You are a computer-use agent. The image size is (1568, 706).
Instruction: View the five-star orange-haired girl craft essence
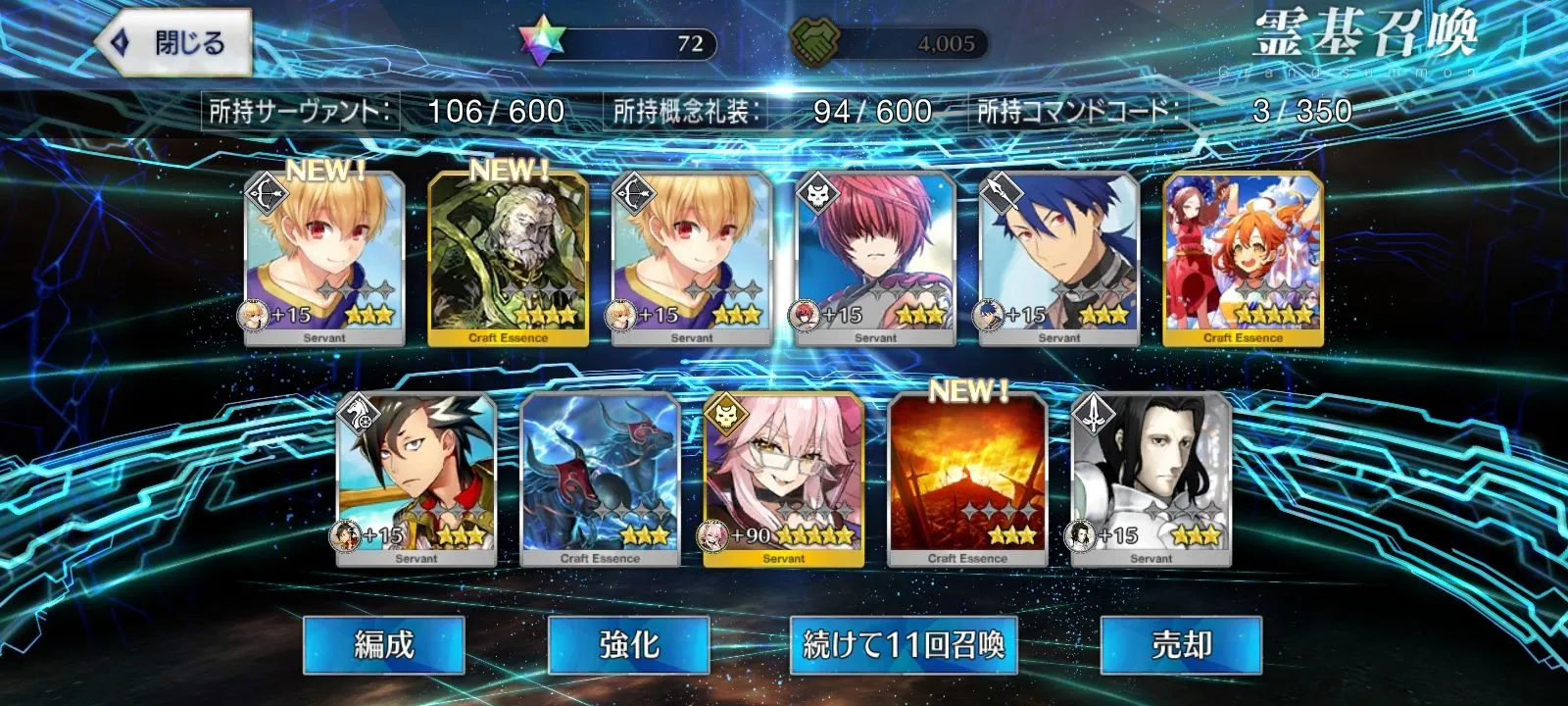(1243, 260)
